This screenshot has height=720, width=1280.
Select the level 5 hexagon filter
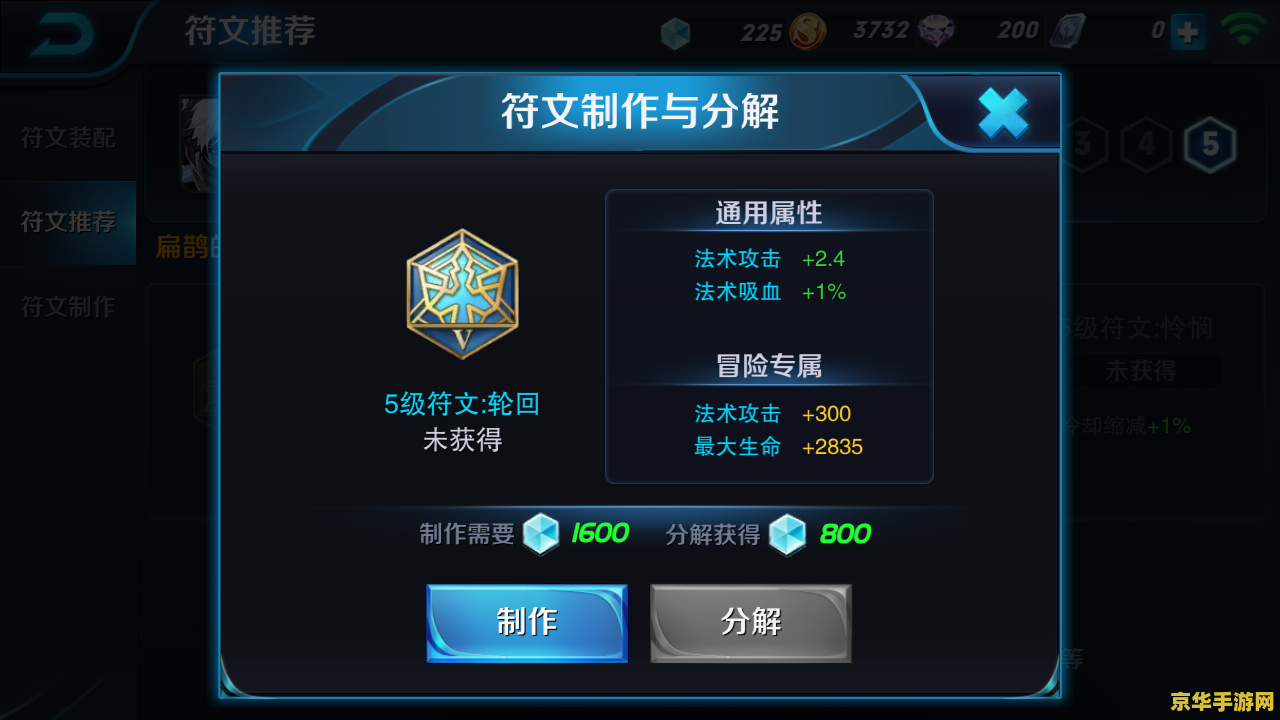(1210, 146)
